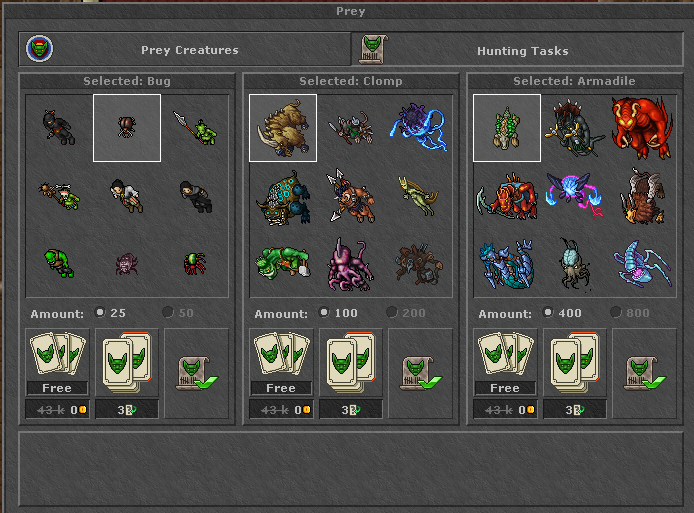Pick the Armadile creature portrait

point(507,128)
